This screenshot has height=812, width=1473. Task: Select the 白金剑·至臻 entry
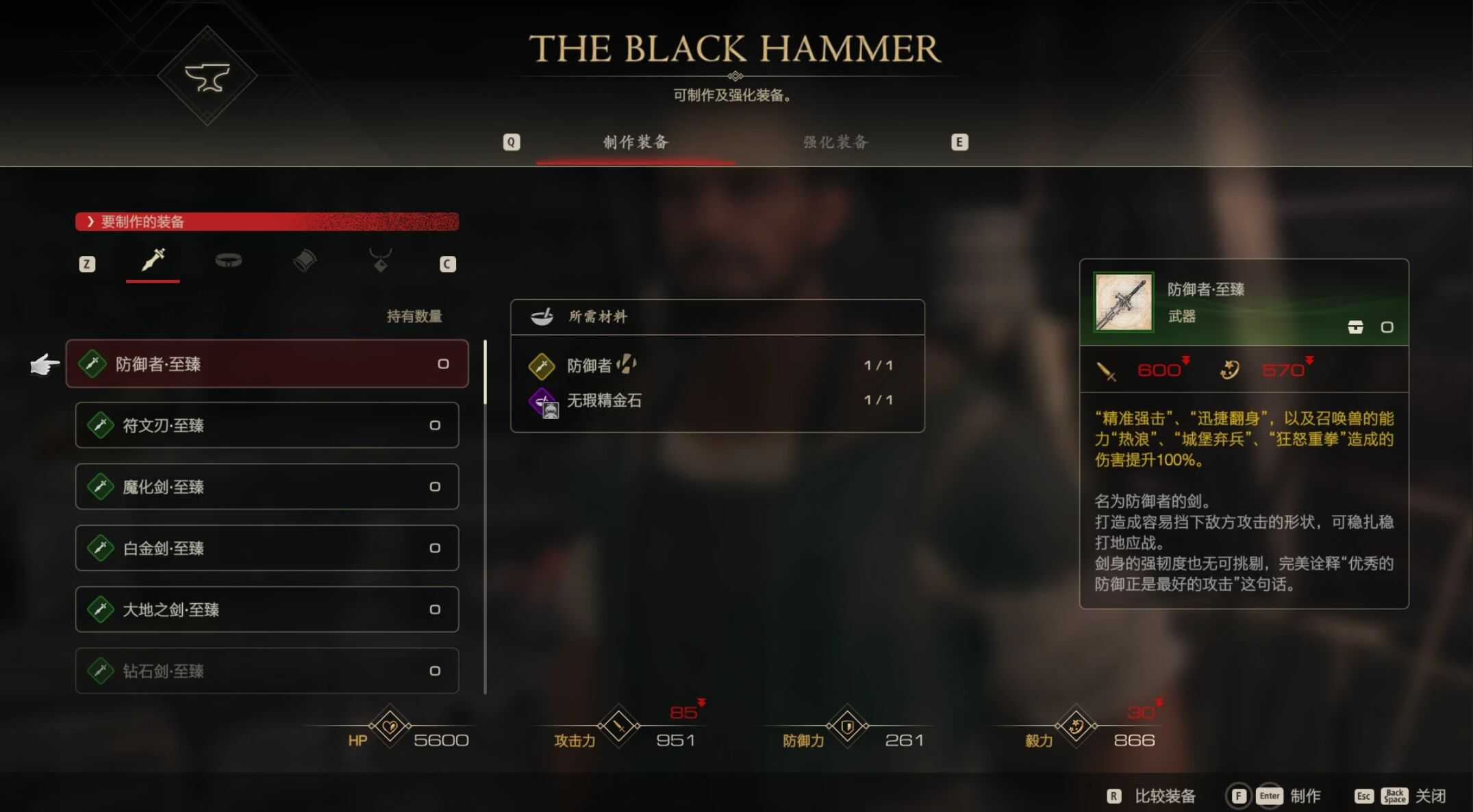pos(267,548)
